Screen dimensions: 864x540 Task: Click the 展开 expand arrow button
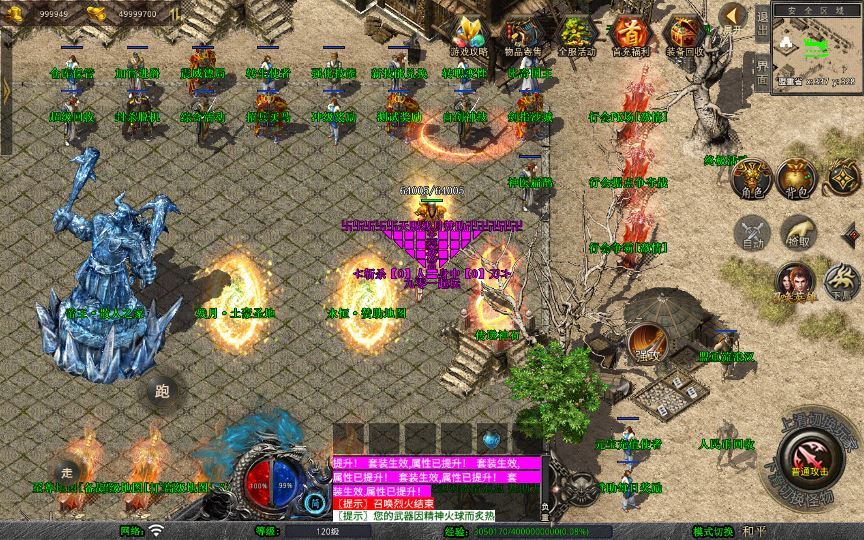734,15
